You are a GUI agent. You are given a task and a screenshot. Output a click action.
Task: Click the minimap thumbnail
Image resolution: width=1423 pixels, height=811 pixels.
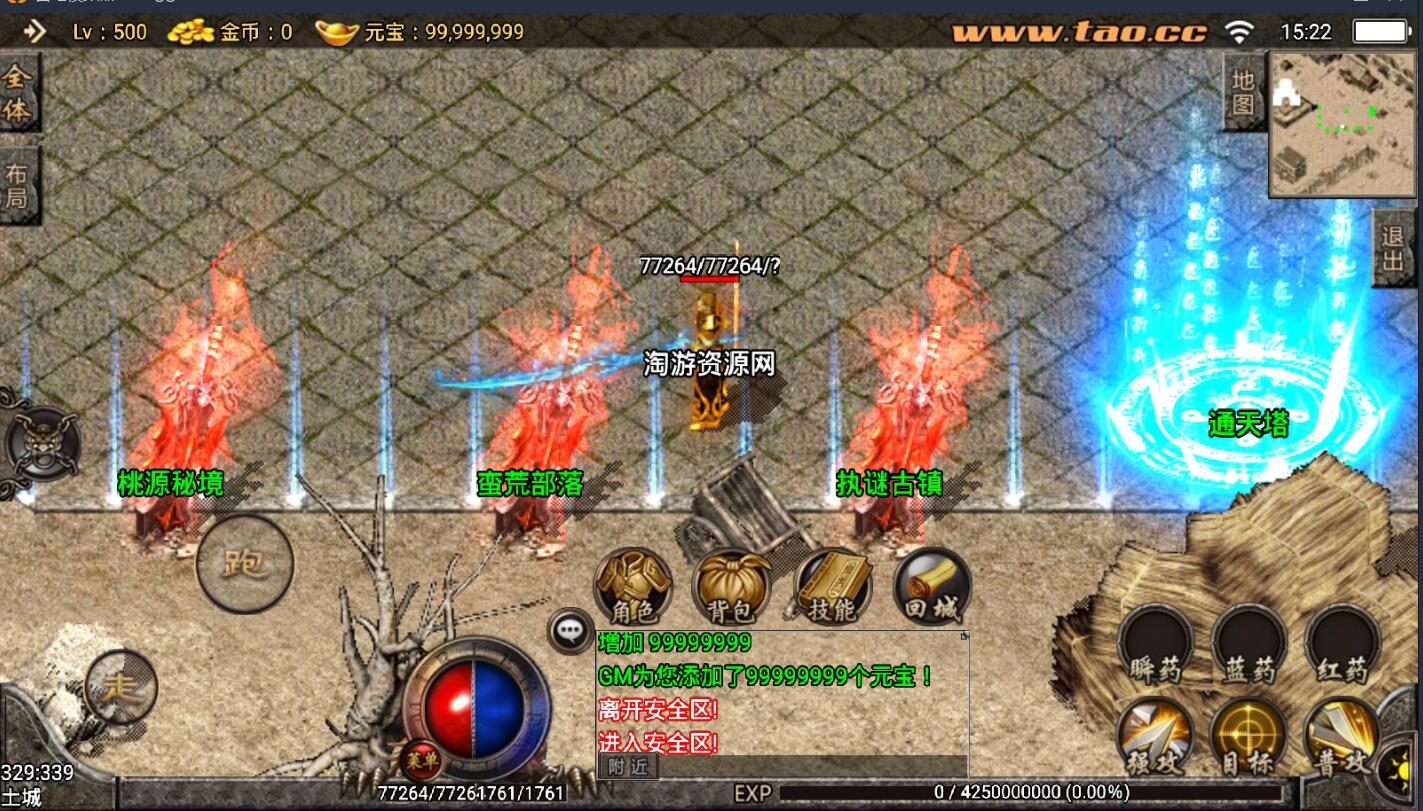point(1335,125)
